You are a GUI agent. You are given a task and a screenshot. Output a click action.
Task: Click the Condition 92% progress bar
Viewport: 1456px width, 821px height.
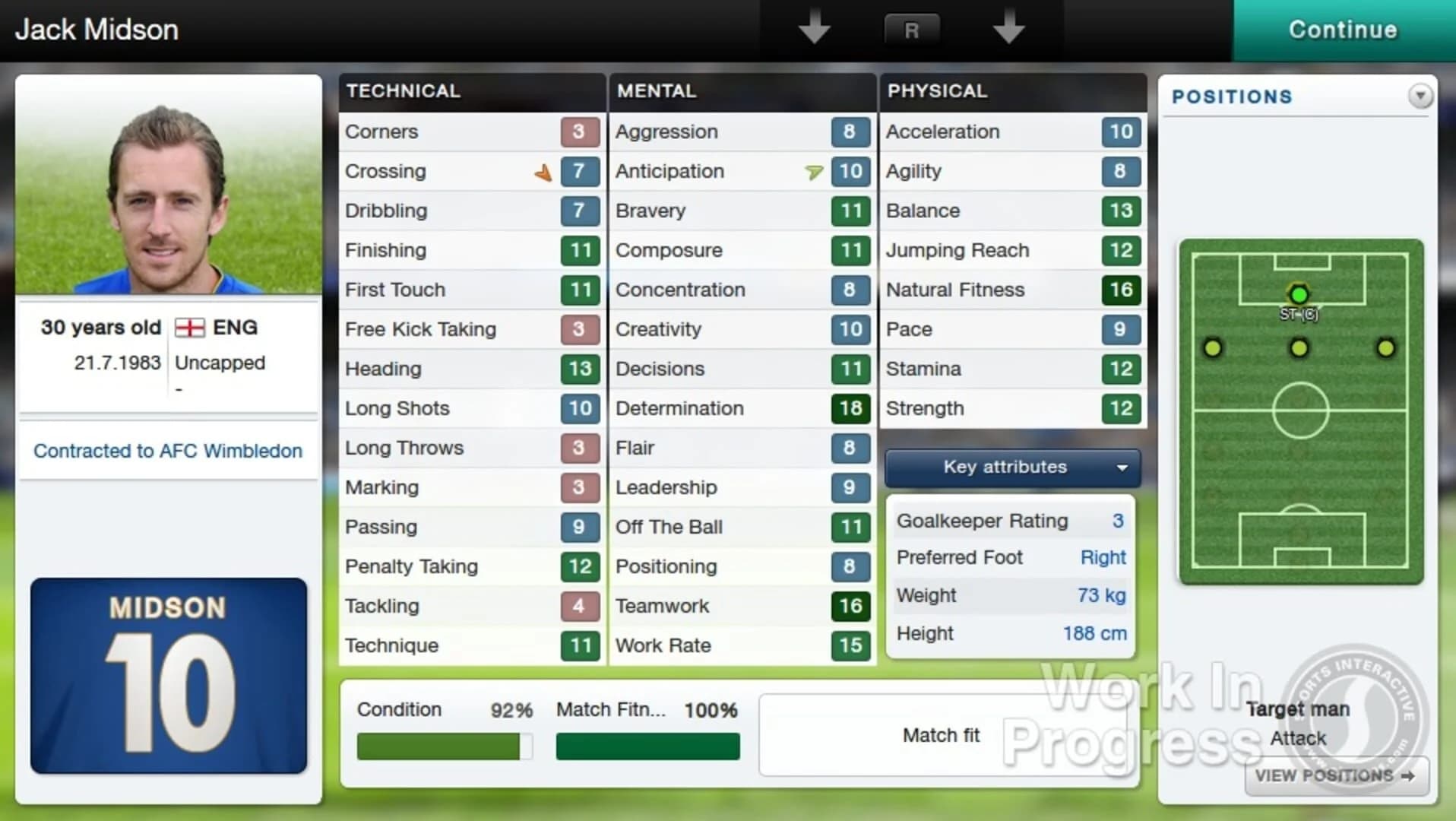click(444, 746)
